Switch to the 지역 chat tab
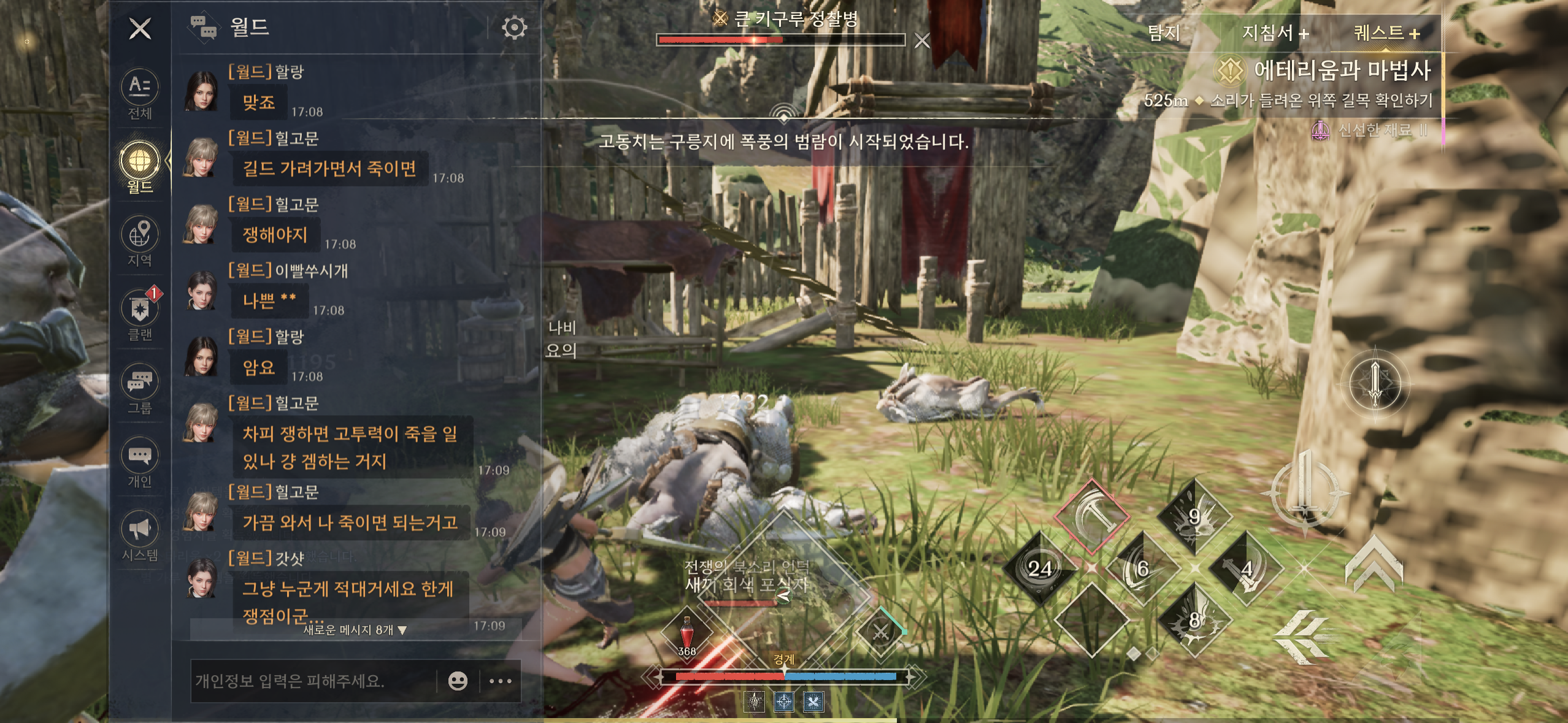Viewport: 1568px width, 723px height. 140,242
